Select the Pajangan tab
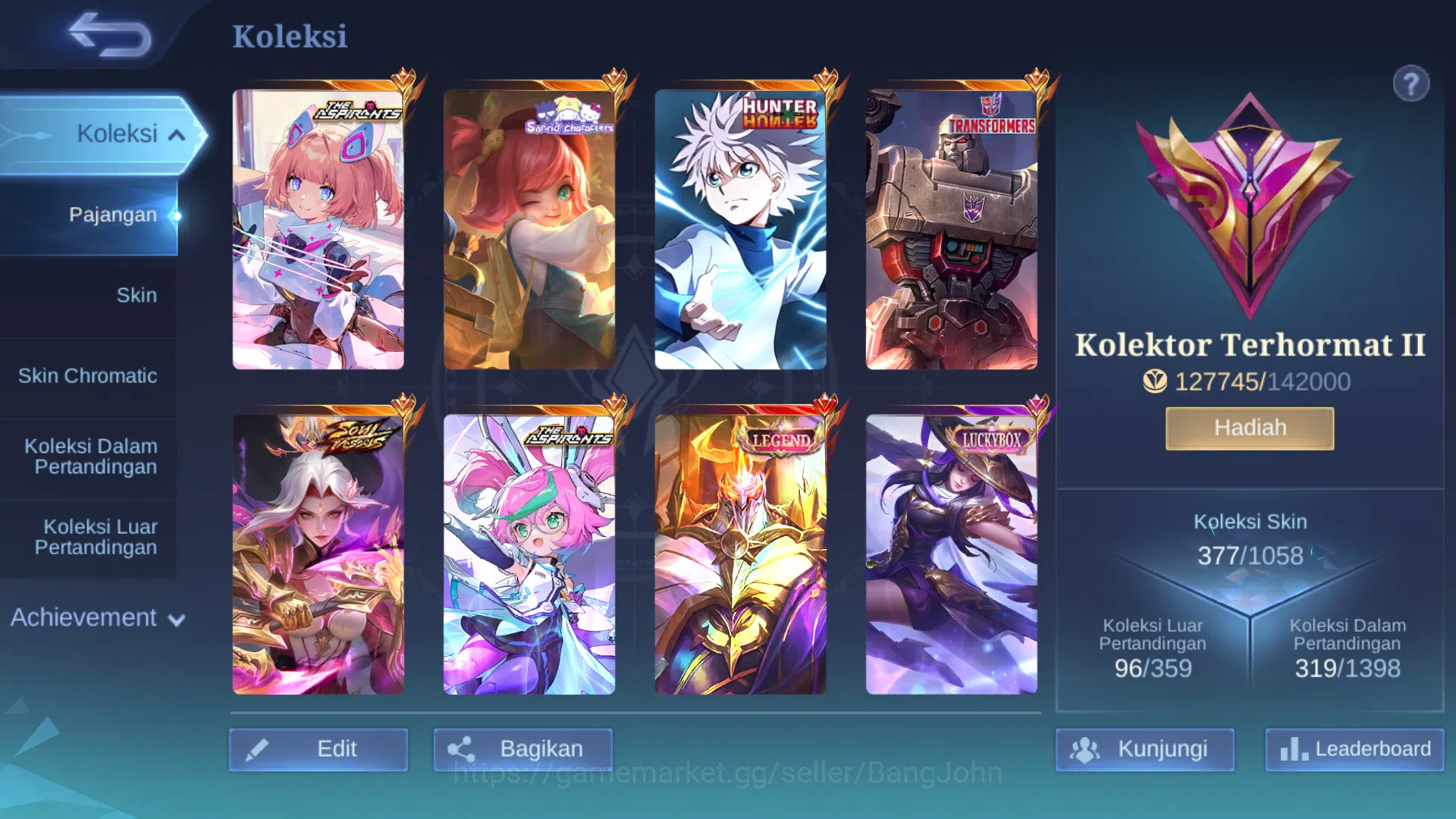The height and width of the screenshot is (819, 1456). [114, 215]
